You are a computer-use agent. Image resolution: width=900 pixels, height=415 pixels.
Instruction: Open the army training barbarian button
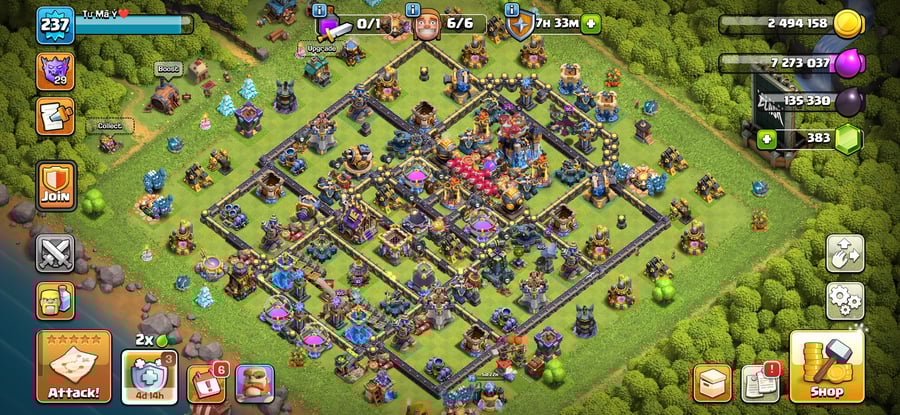pyautogui.click(x=55, y=300)
